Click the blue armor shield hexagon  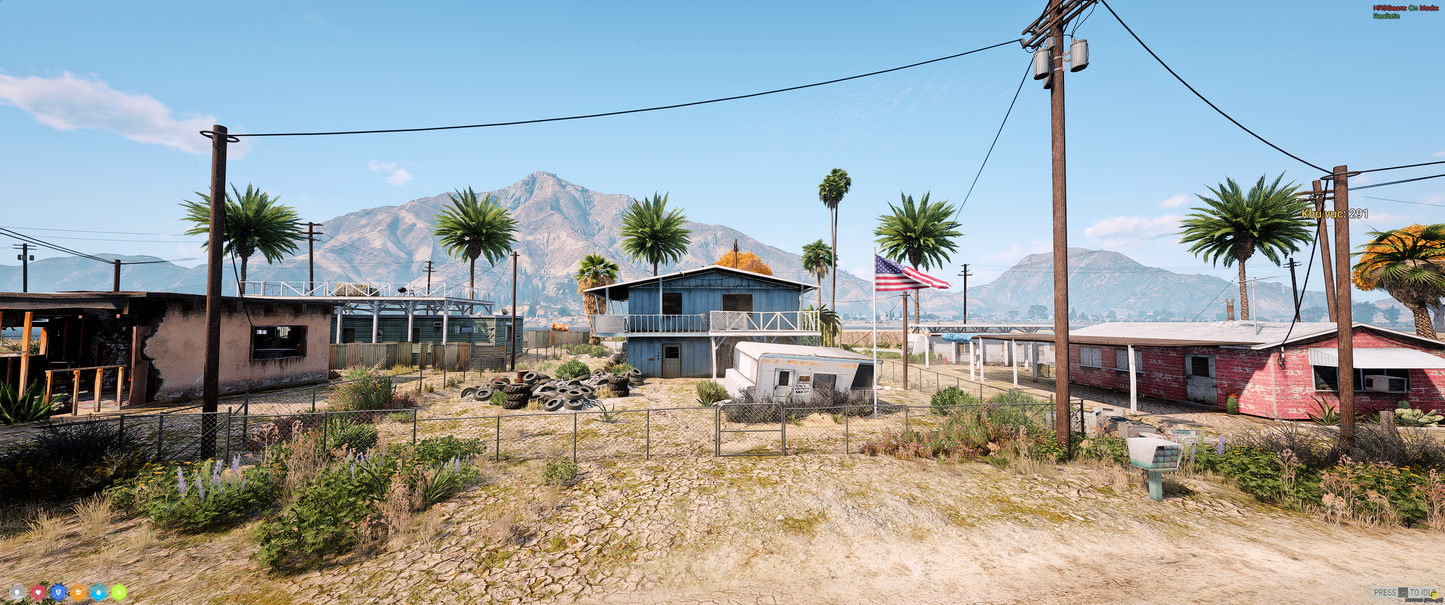[58, 592]
